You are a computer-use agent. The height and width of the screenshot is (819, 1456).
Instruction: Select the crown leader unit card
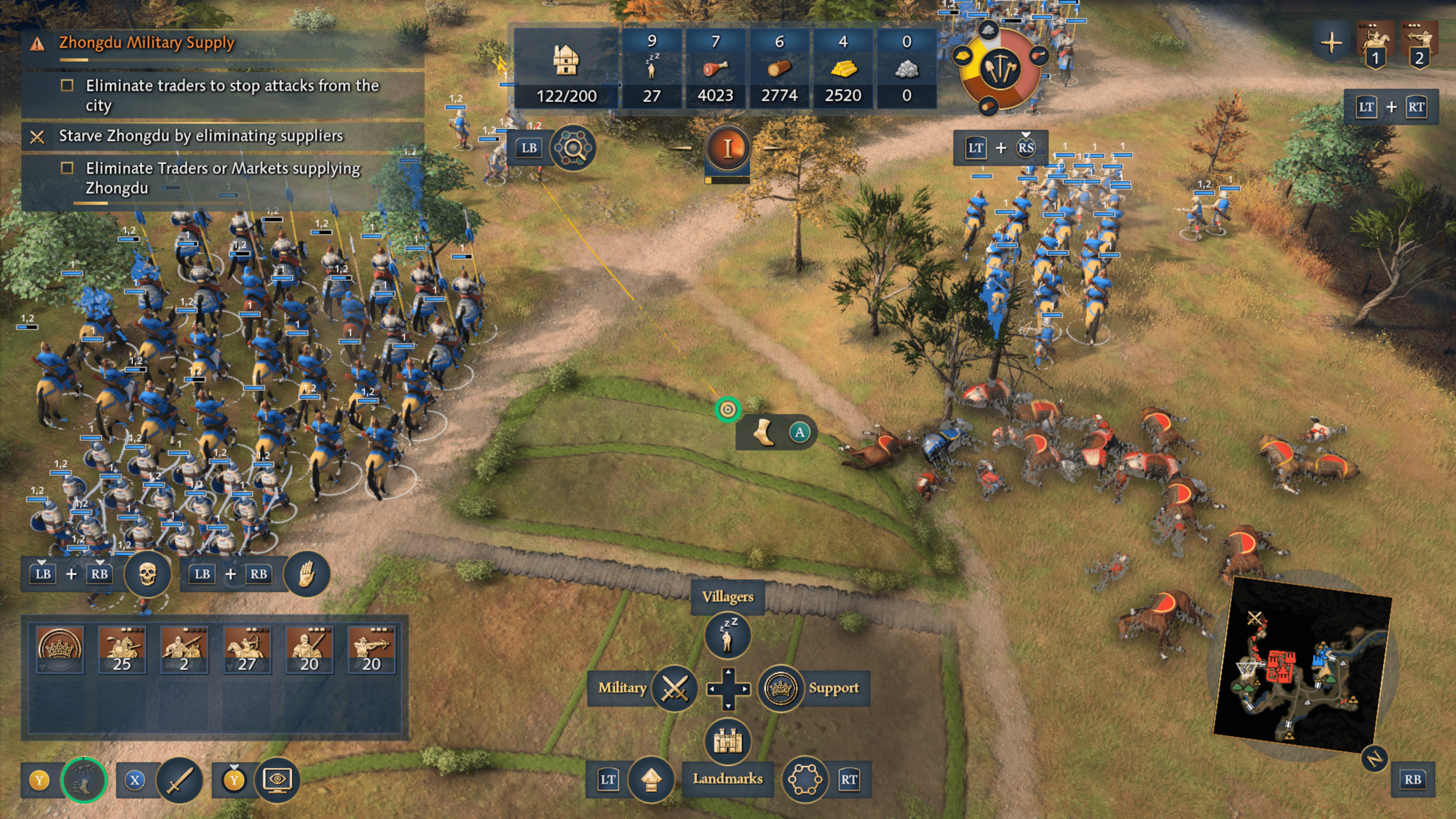60,649
